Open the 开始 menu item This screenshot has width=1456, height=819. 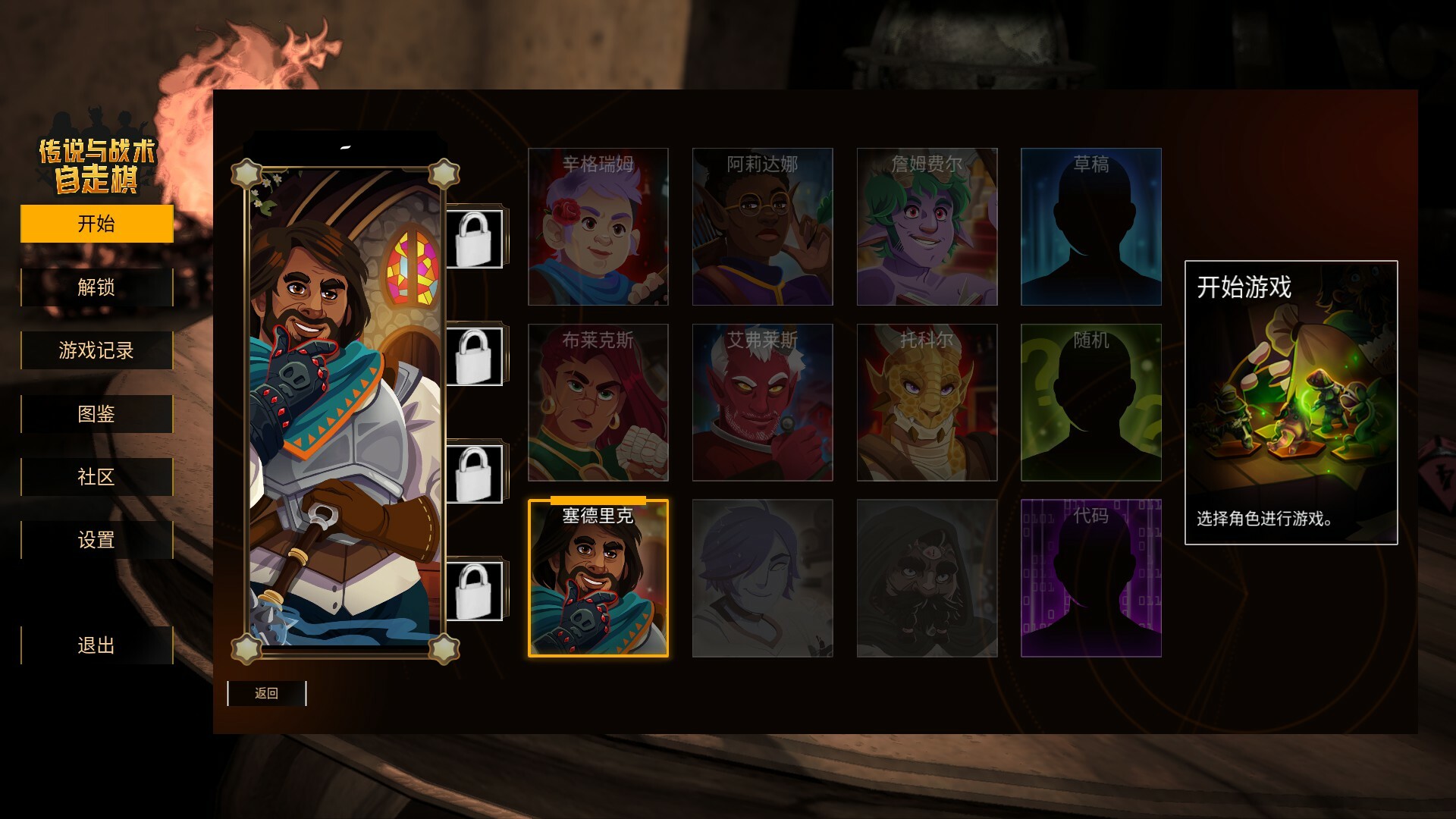point(96,224)
